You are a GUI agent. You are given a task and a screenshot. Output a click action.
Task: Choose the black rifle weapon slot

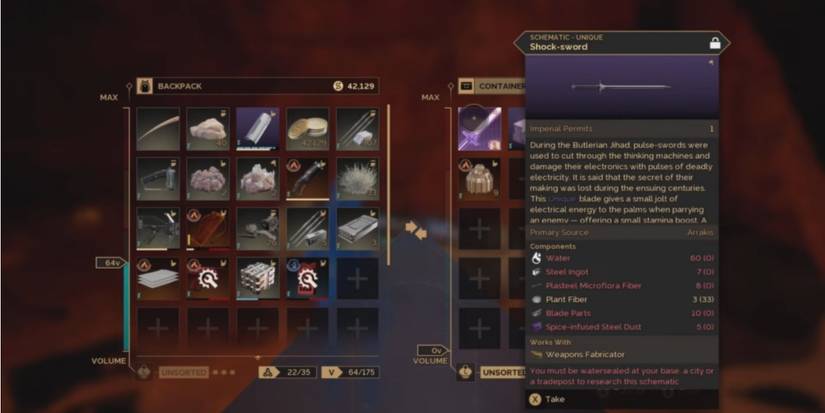pos(158,178)
